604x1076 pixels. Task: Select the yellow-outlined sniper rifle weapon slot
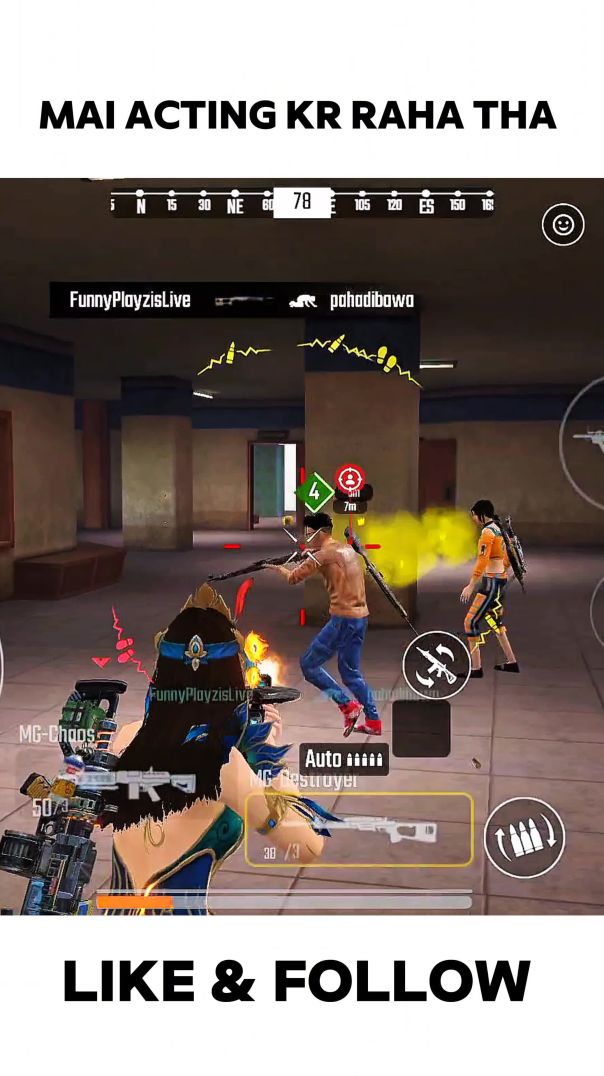click(x=358, y=829)
